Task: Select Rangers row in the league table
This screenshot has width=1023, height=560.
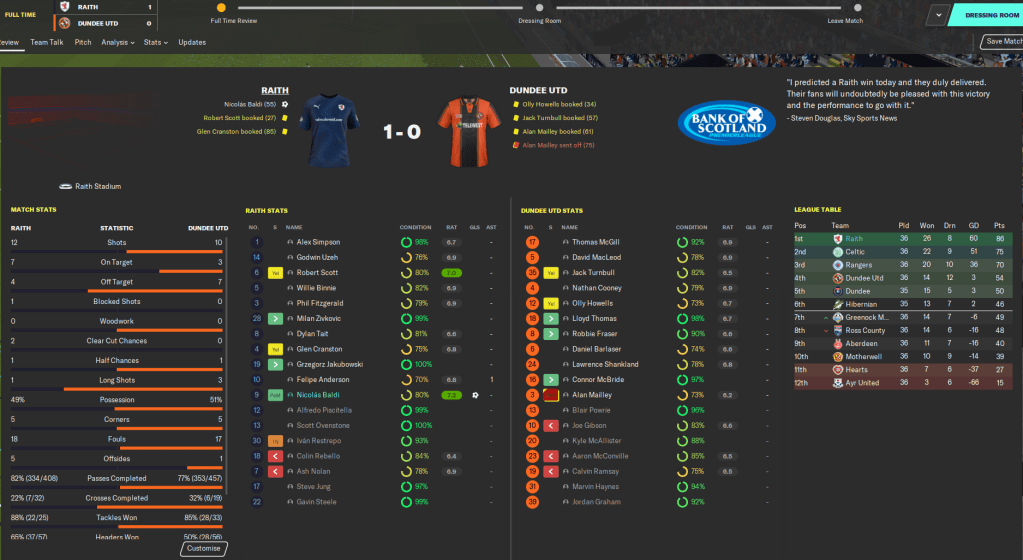Action: click(x=857, y=265)
